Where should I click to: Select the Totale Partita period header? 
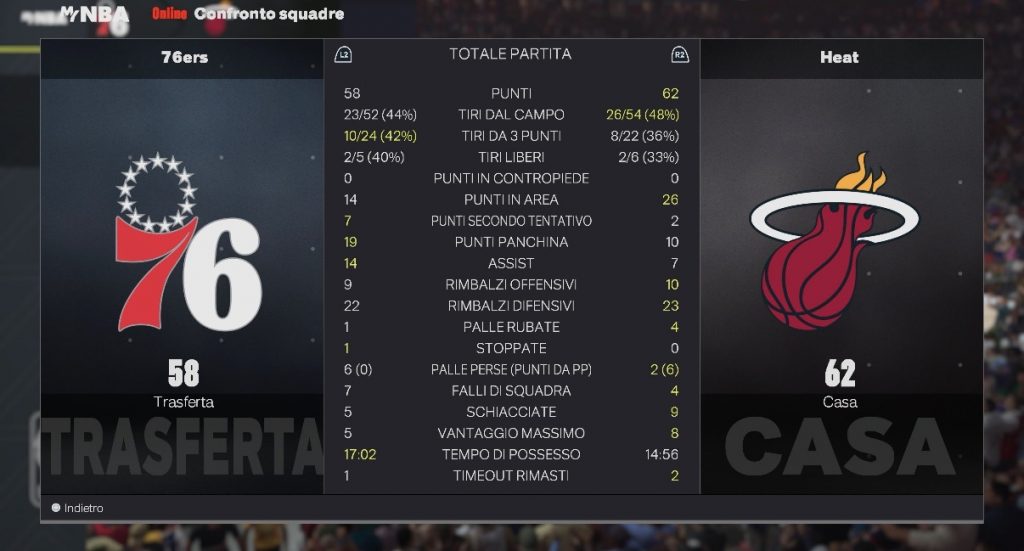point(510,54)
